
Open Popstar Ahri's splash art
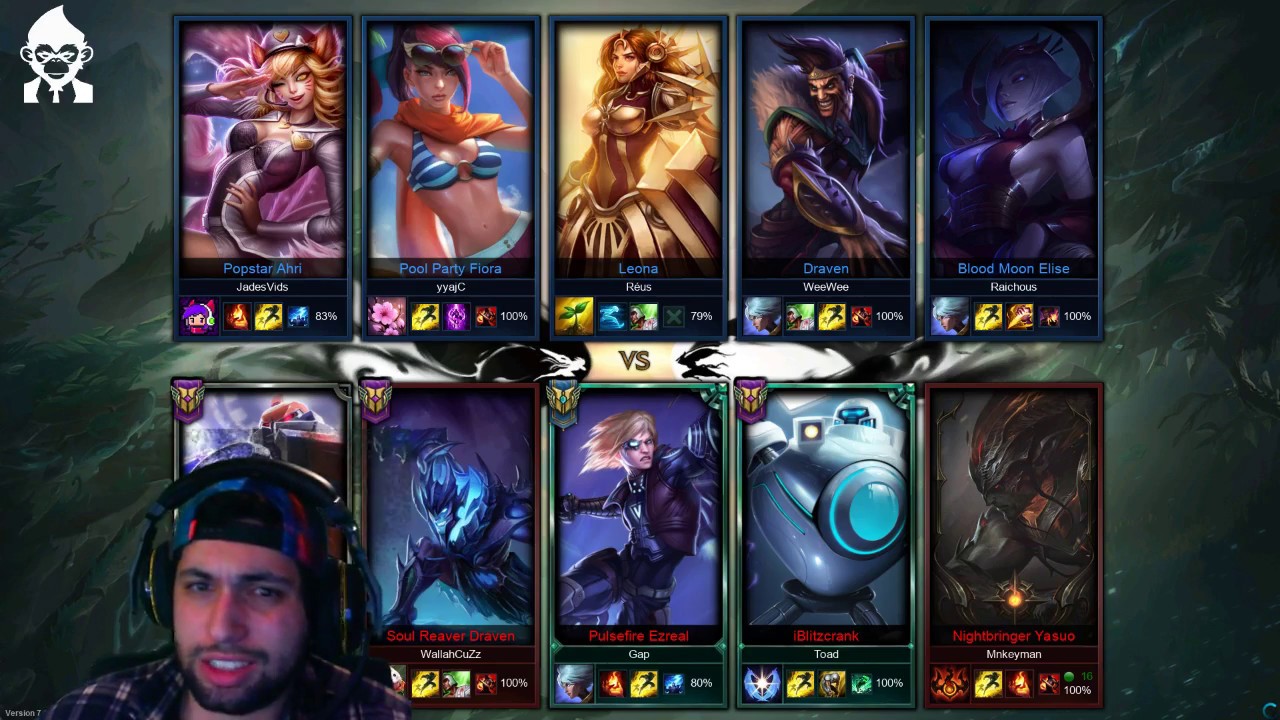(262, 140)
